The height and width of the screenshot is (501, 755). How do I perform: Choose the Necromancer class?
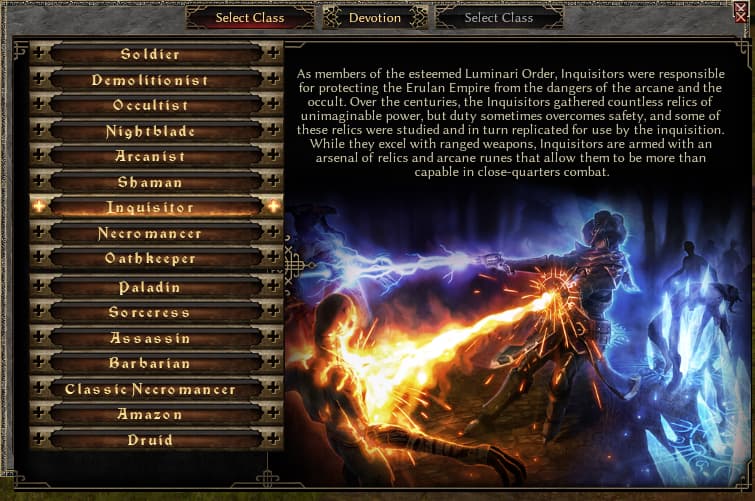151,233
